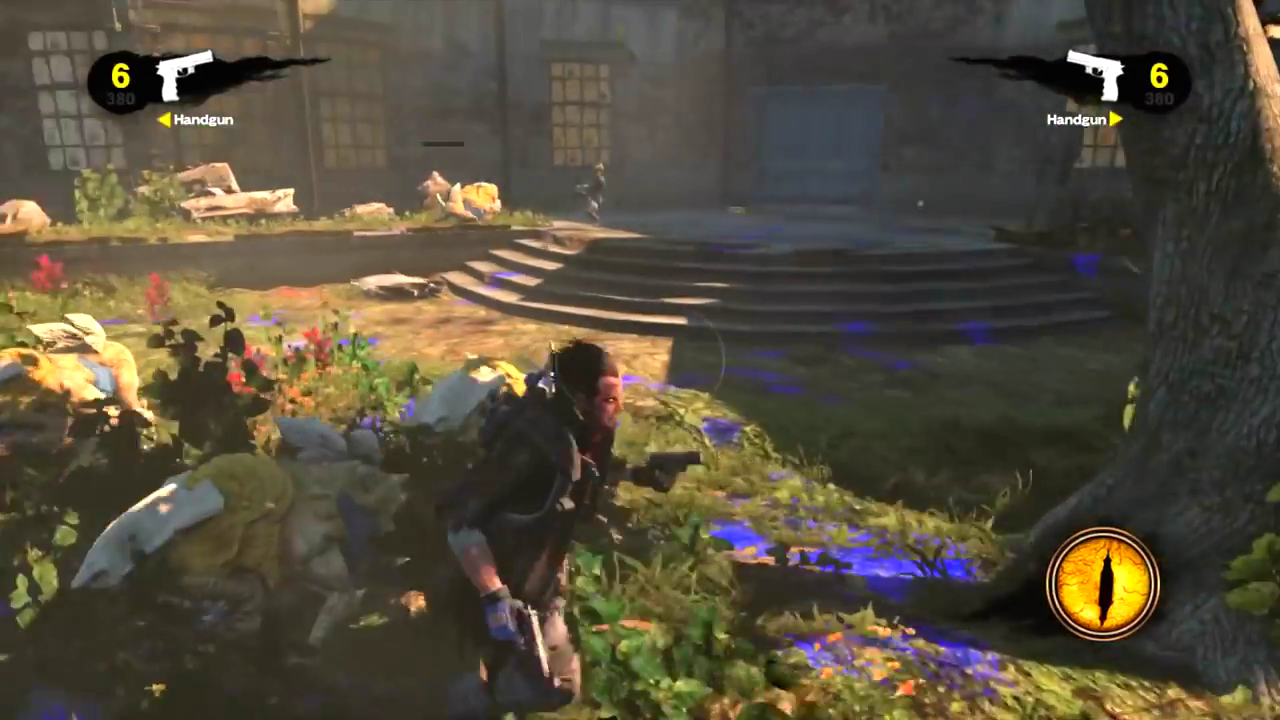Click the white pistol silhouette on the left
Screen dimensions: 1280x720
185,75
